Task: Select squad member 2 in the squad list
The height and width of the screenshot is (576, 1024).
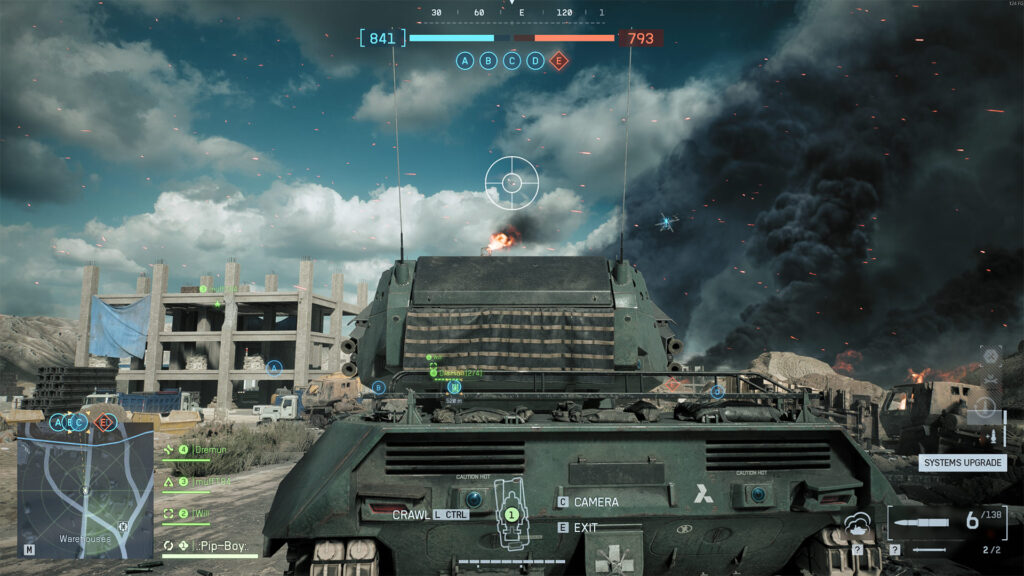Action: [x=200, y=513]
